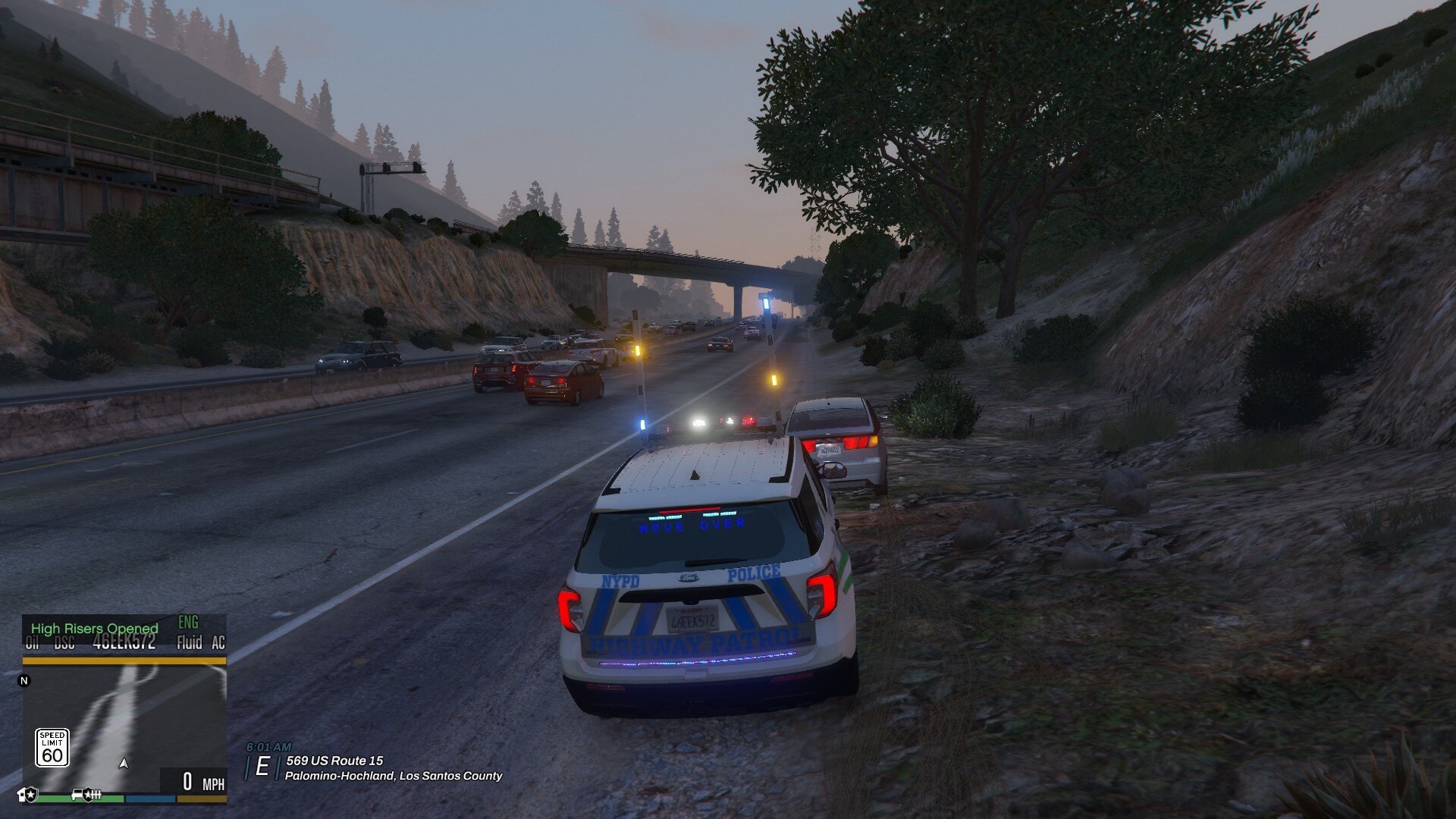This screenshot has height=819, width=1456.
Task: Click the north compass marker on minimap
Action: 24,681
